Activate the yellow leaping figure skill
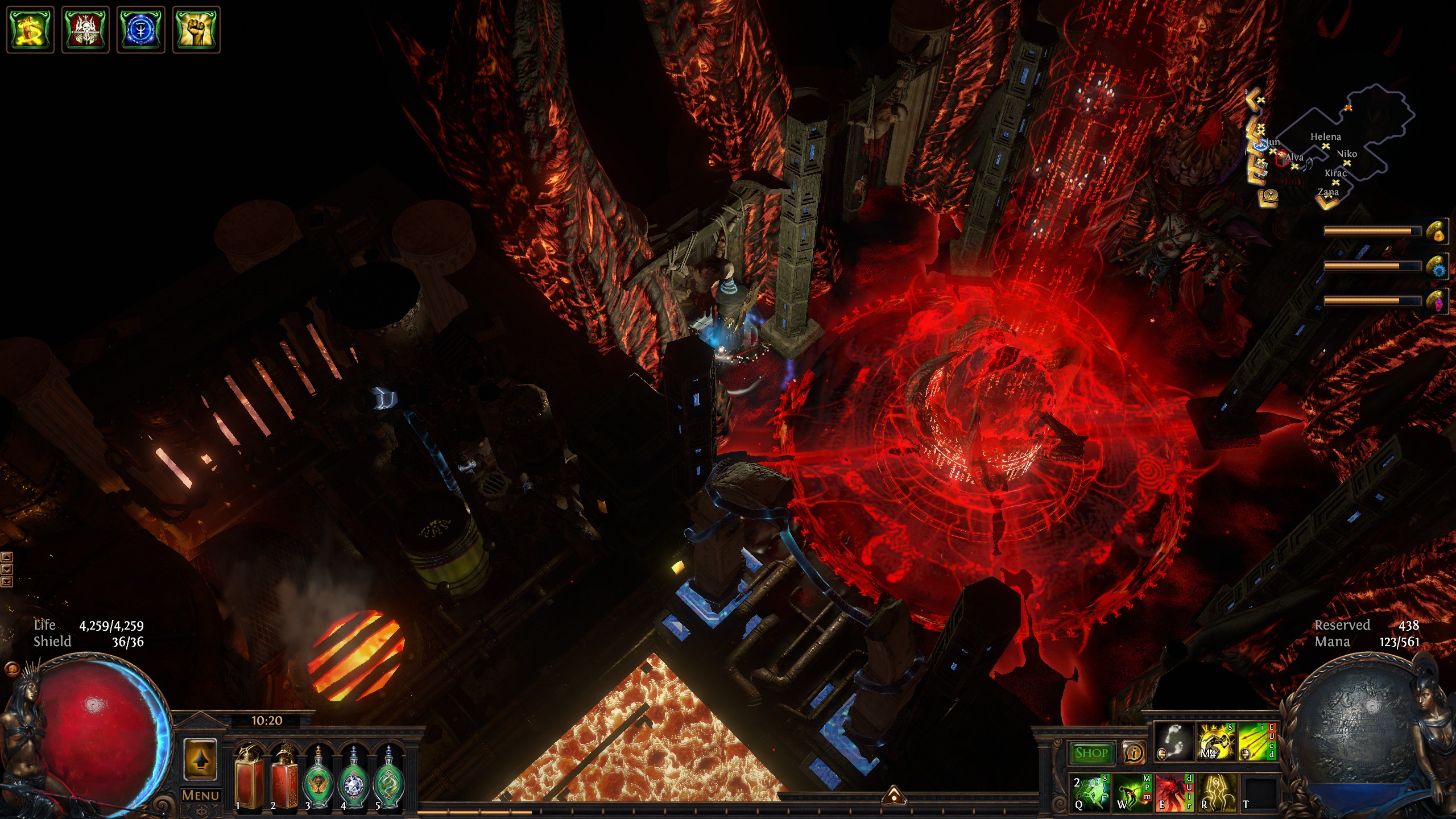 pyautogui.click(x=1216, y=742)
